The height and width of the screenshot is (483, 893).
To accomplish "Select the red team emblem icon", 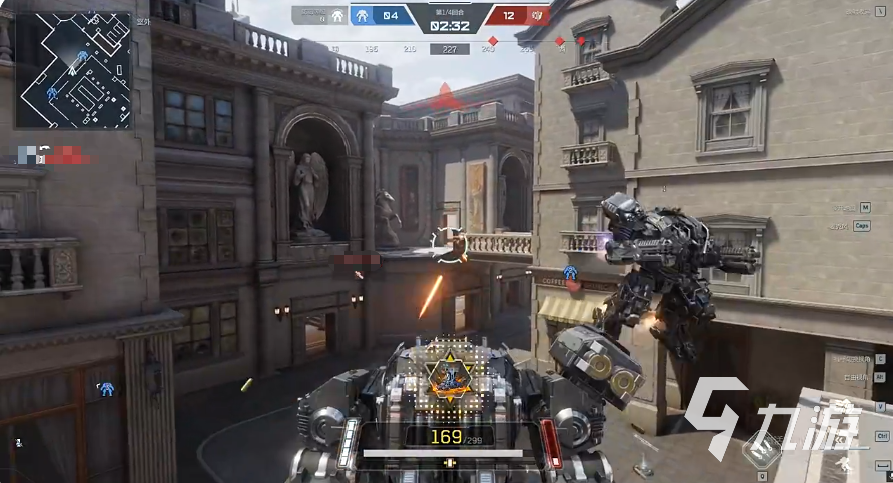I will coord(537,15).
